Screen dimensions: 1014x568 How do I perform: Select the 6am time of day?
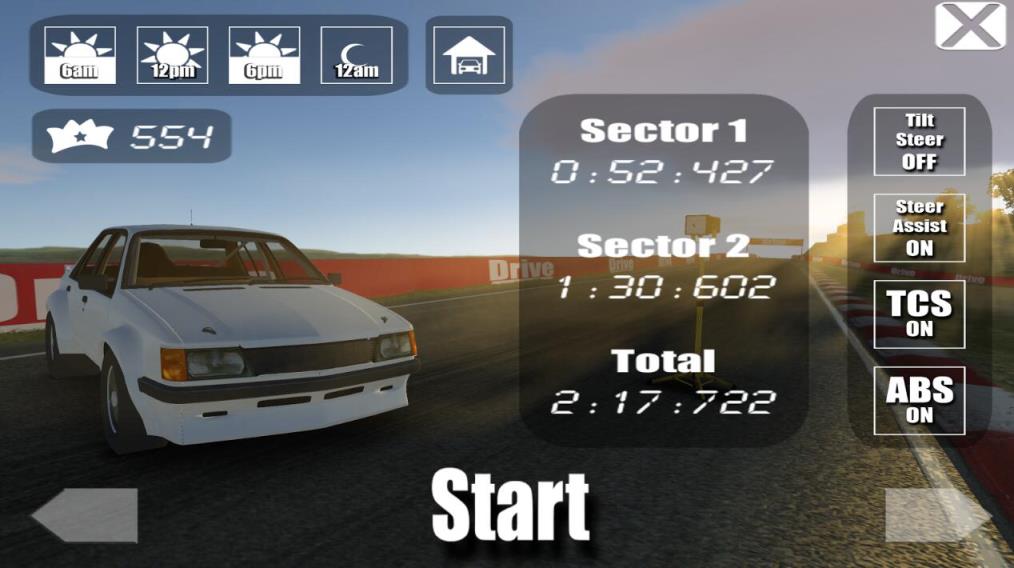(80, 55)
